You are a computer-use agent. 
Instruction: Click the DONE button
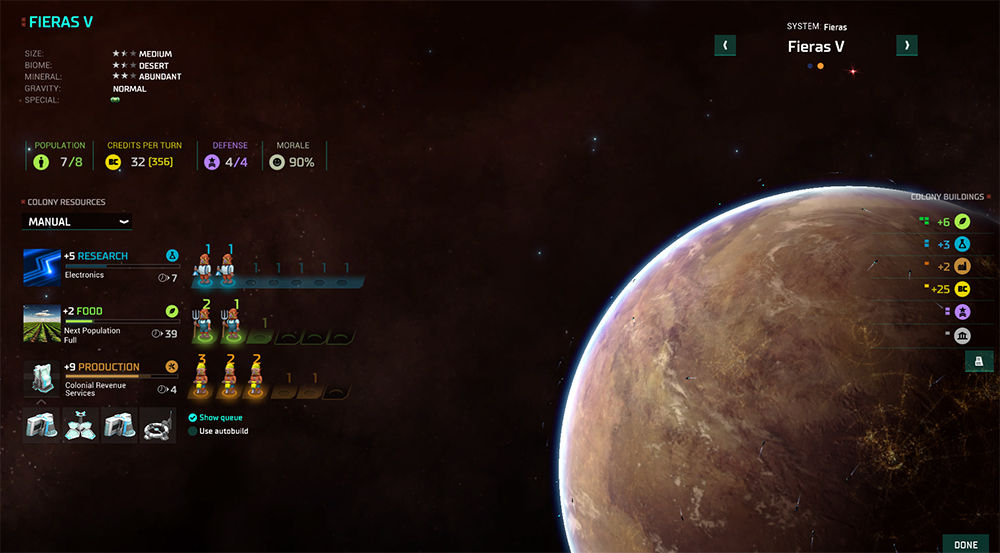(965, 544)
